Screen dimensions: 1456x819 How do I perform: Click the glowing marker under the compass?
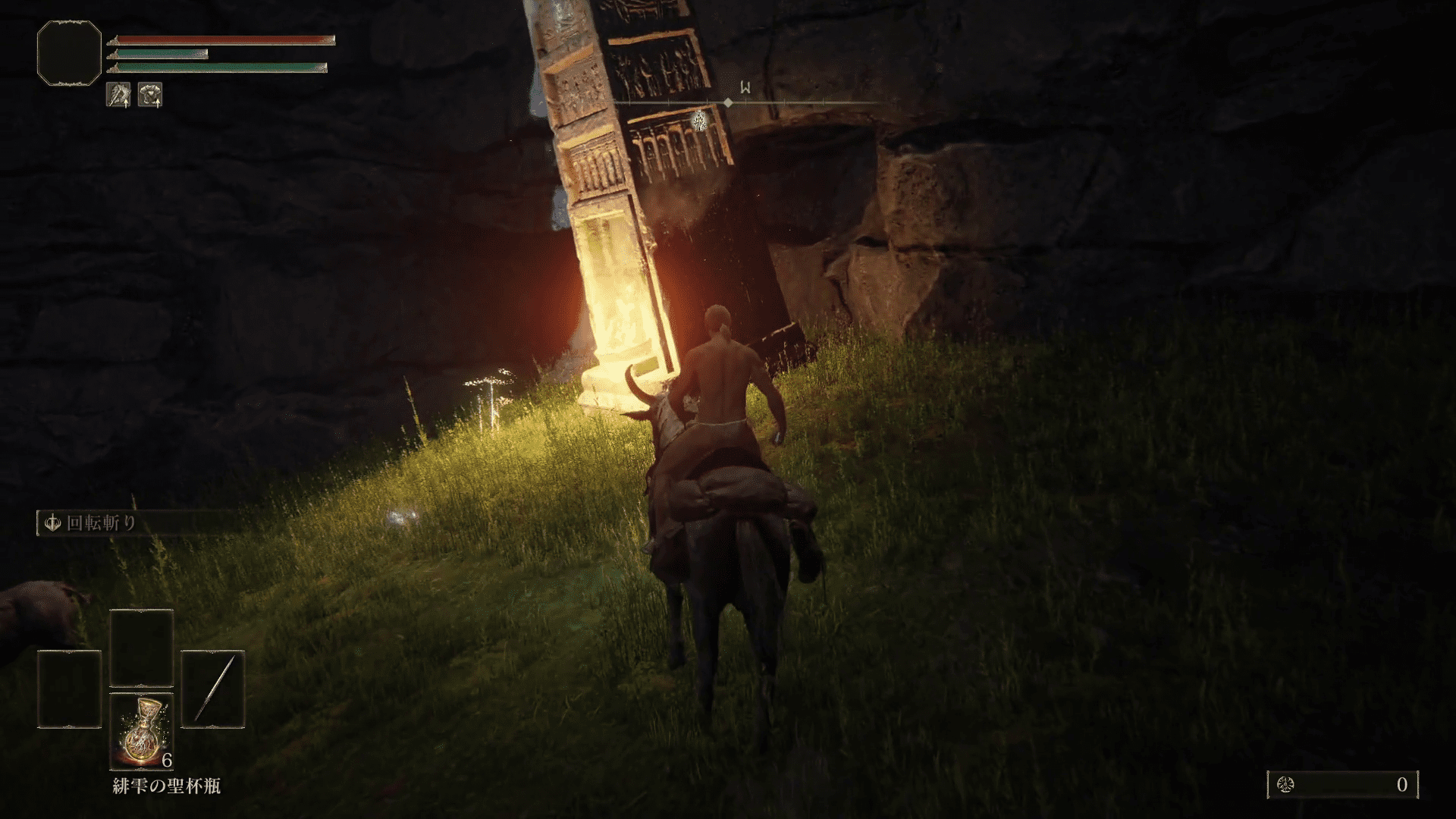pos(700,120)
